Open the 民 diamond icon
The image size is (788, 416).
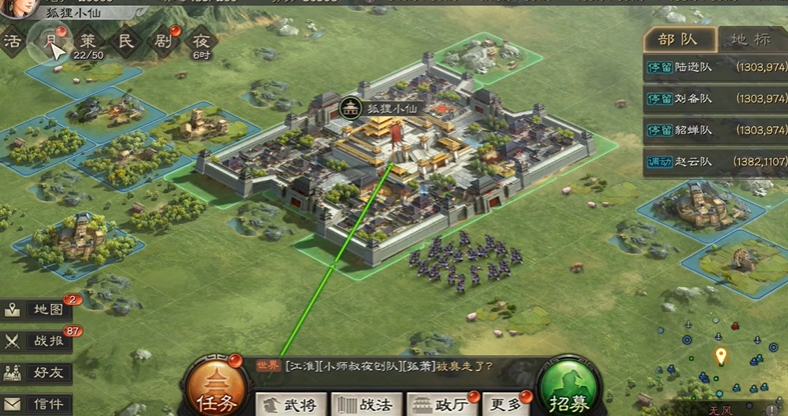tap(126, 41)
